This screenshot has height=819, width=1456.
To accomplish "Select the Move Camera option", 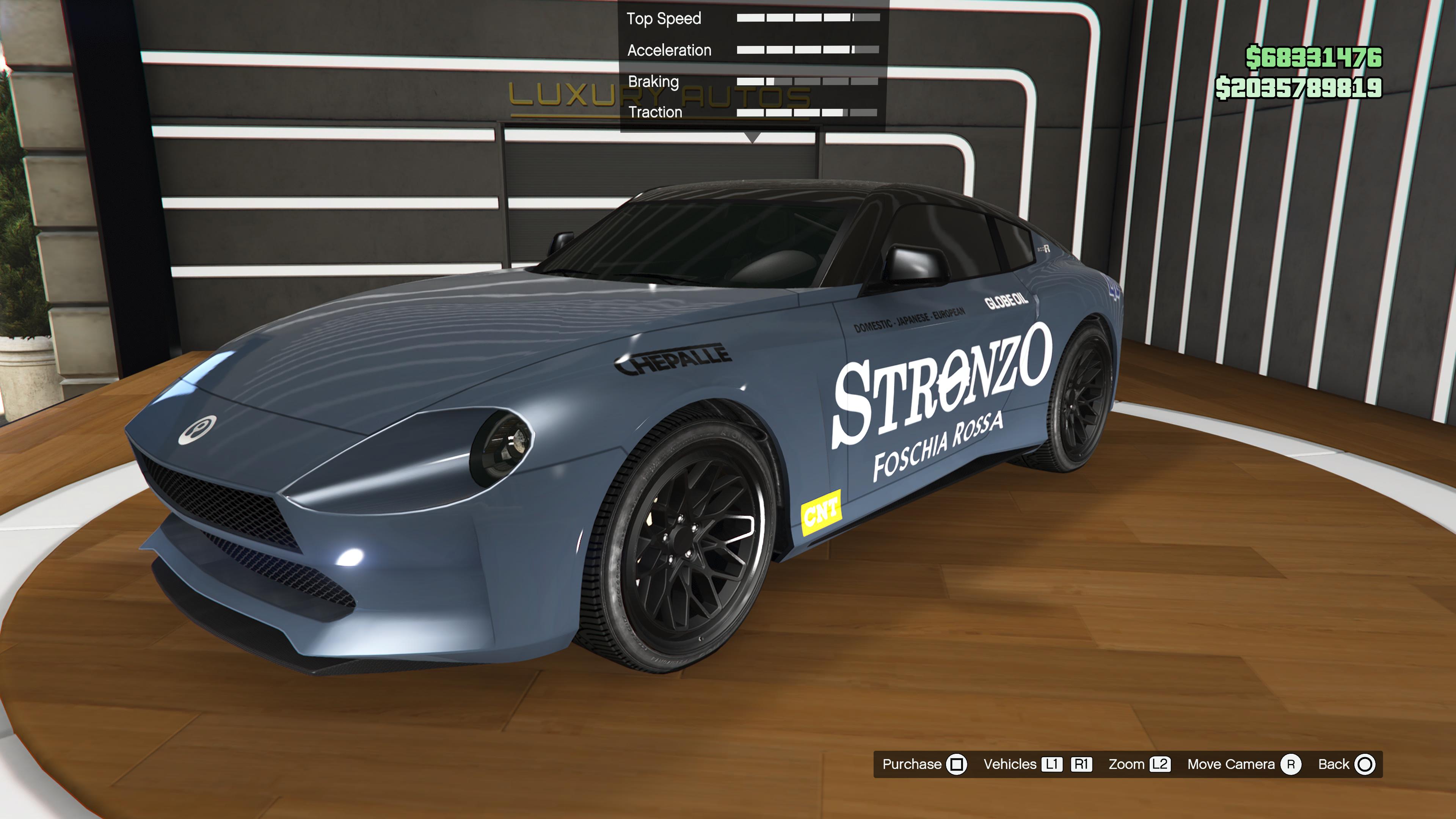I will (1243, 764).
